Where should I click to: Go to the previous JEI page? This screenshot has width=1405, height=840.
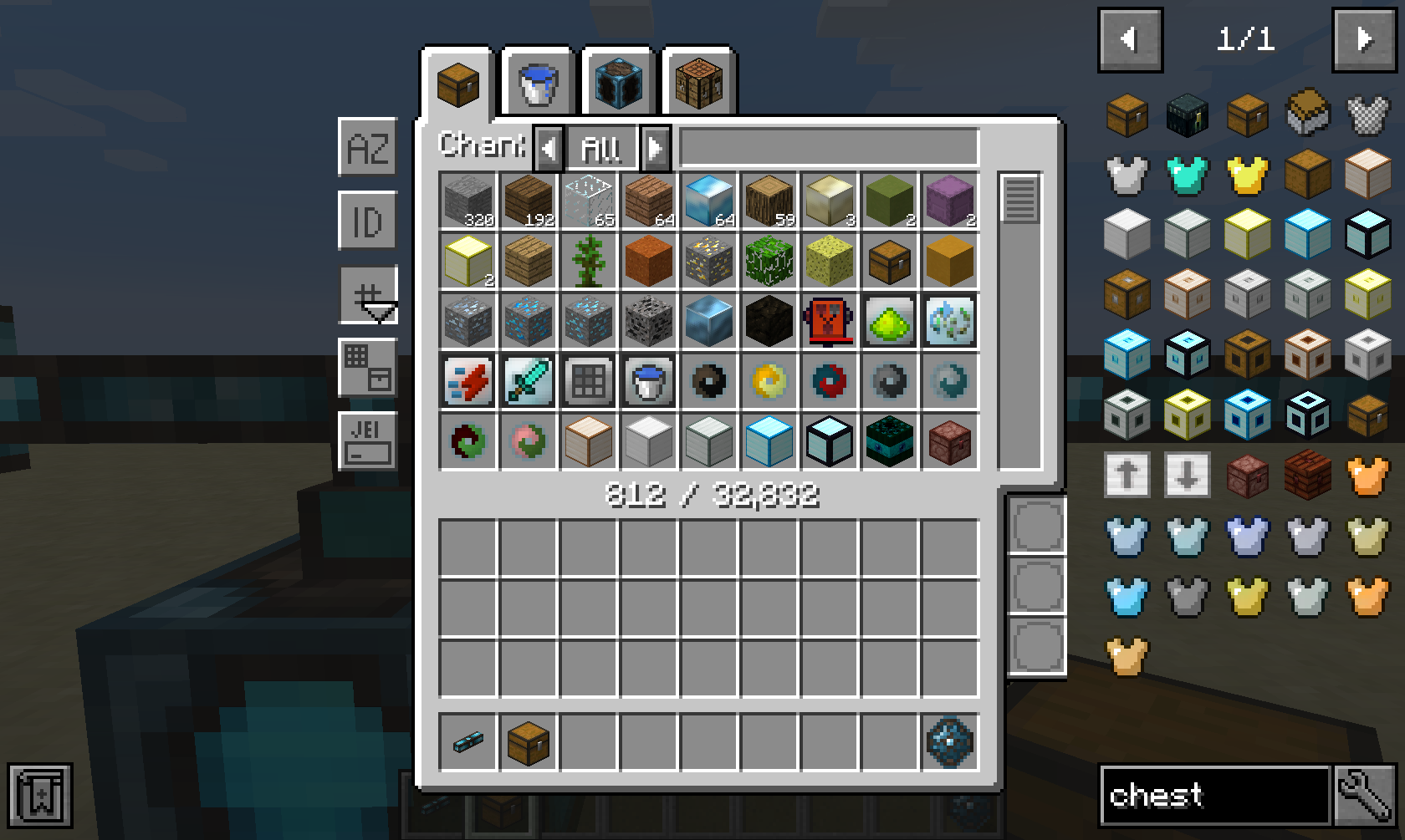coord(1130,39)
